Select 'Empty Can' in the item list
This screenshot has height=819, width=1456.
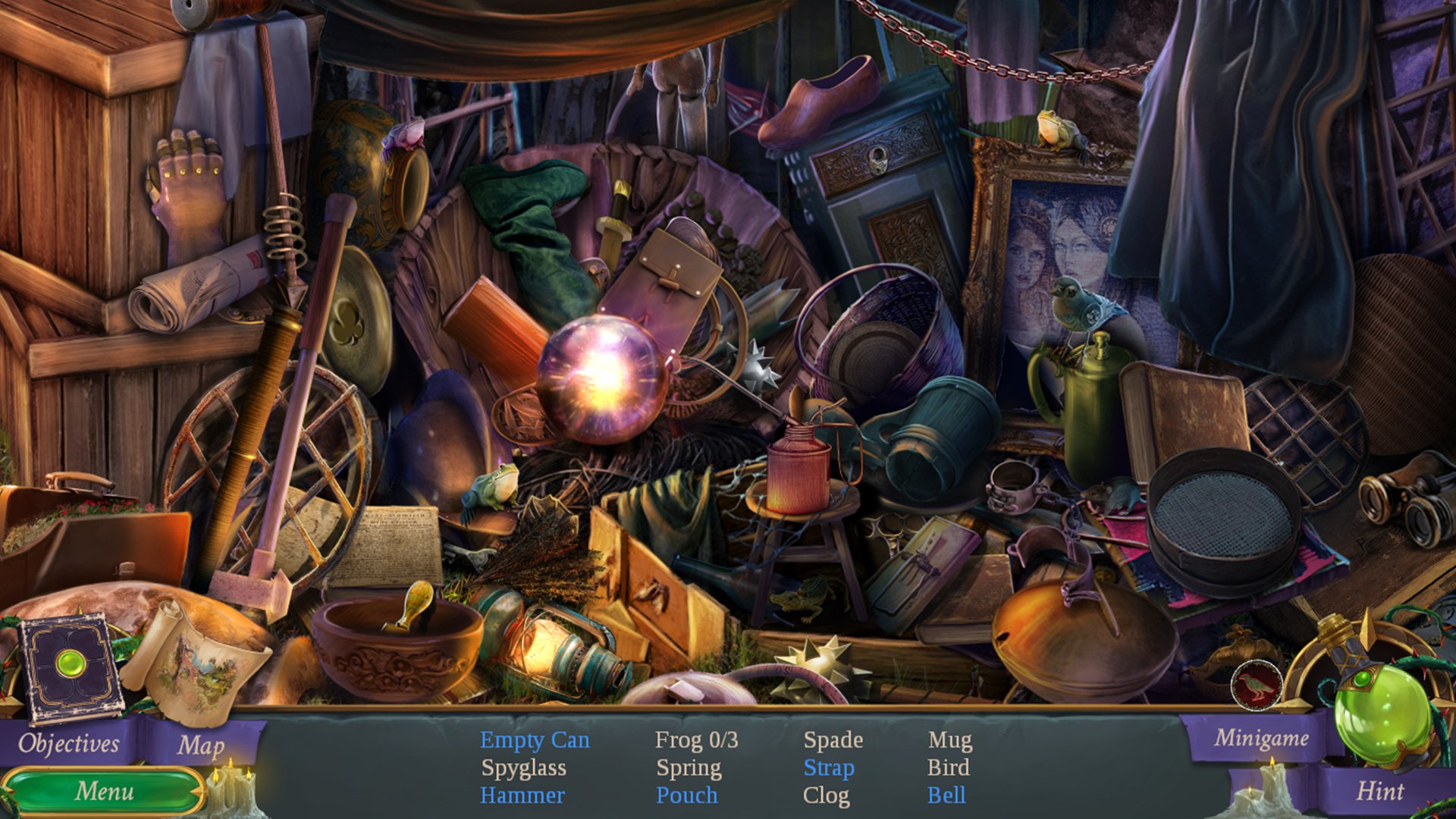click(x=532, y=740)
